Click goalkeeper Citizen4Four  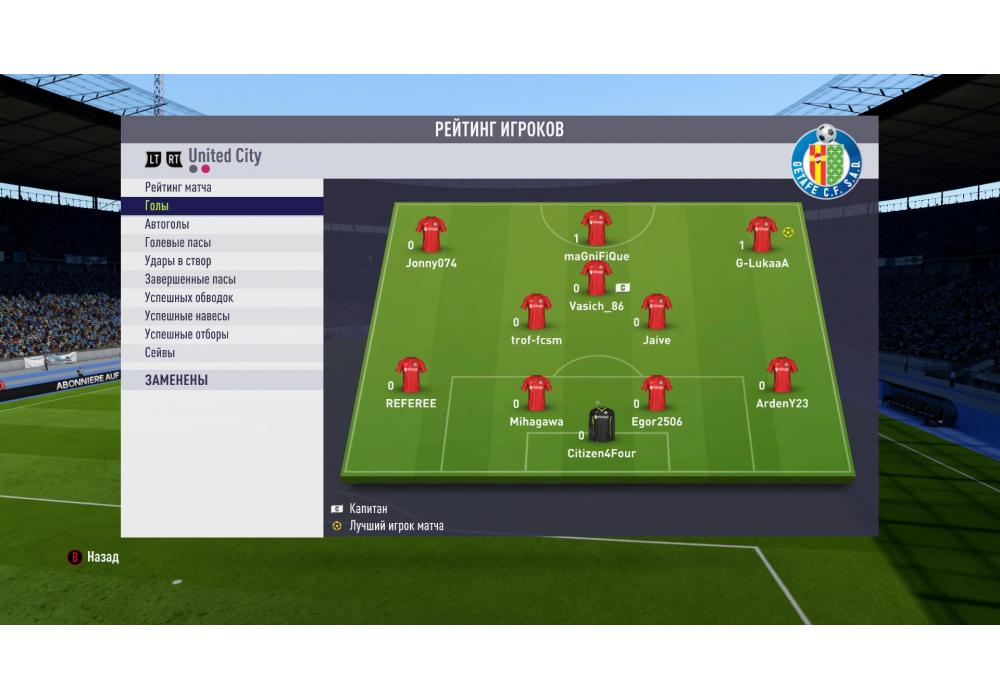601,426
